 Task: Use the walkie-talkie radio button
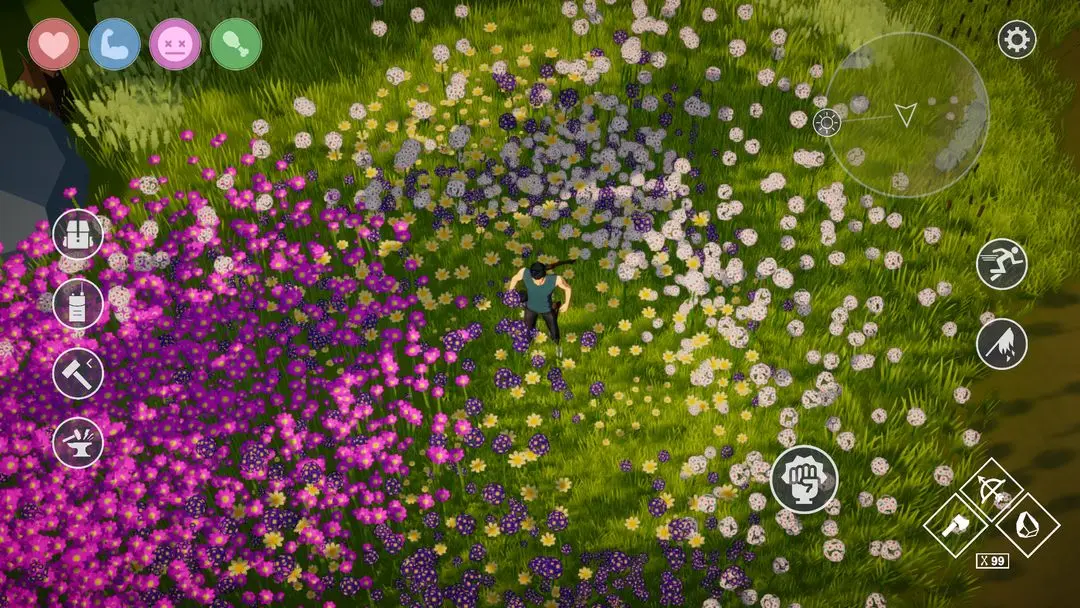click(x=78, y=304)
